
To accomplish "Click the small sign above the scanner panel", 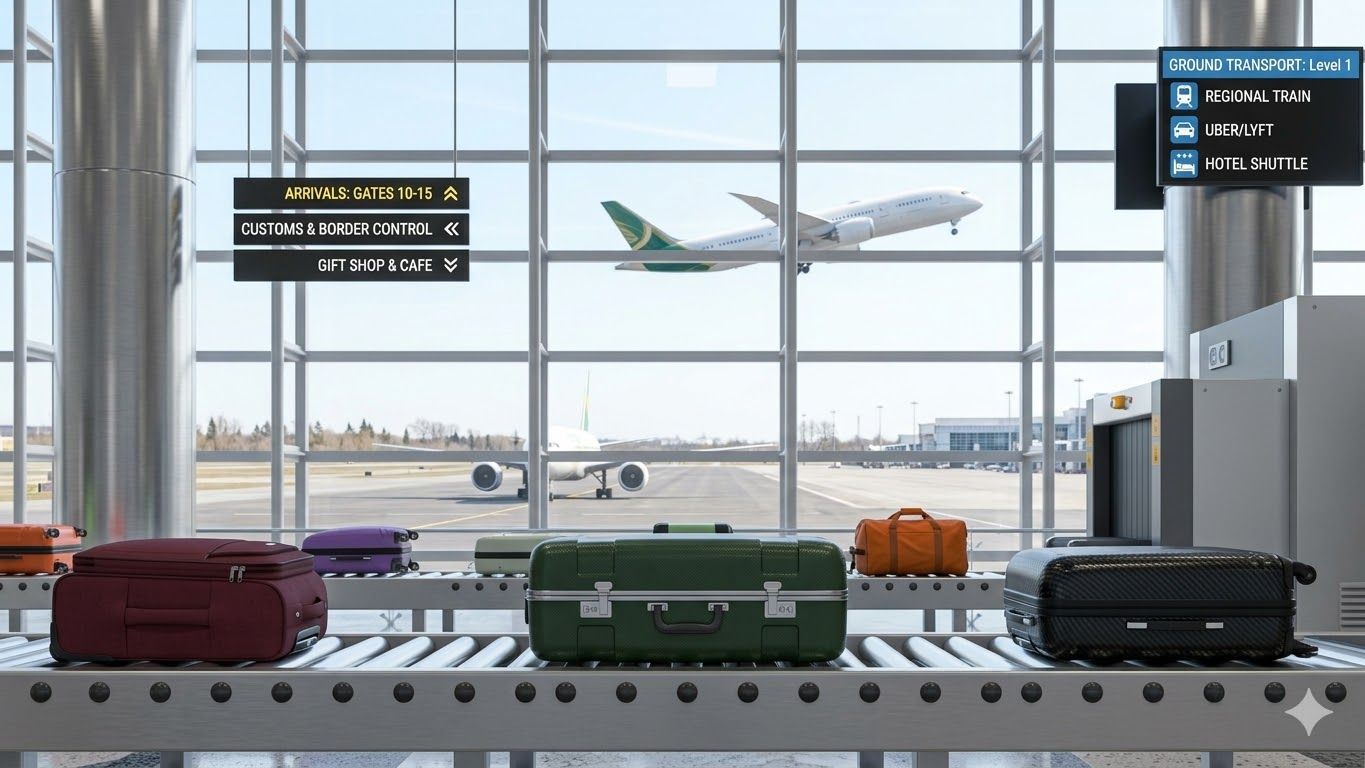I will click(x=1218, y=355).
